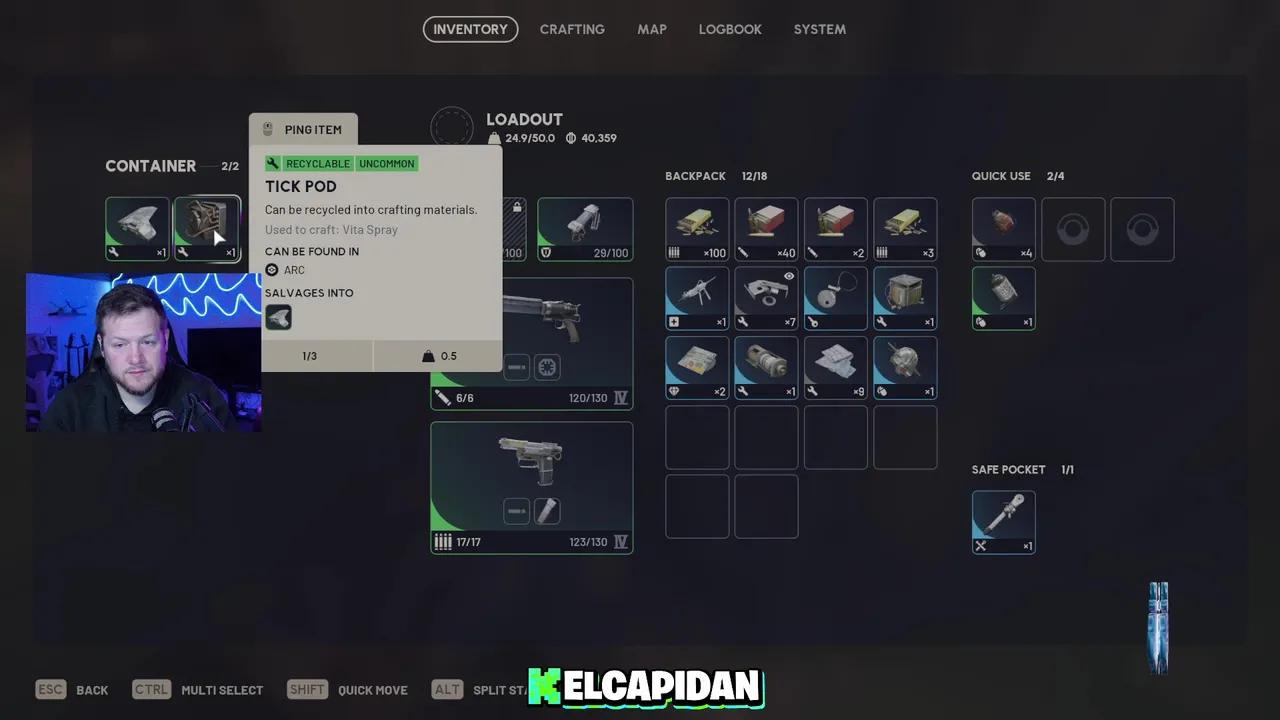Select the backpack item stack of 7

[x=766, y=297]
